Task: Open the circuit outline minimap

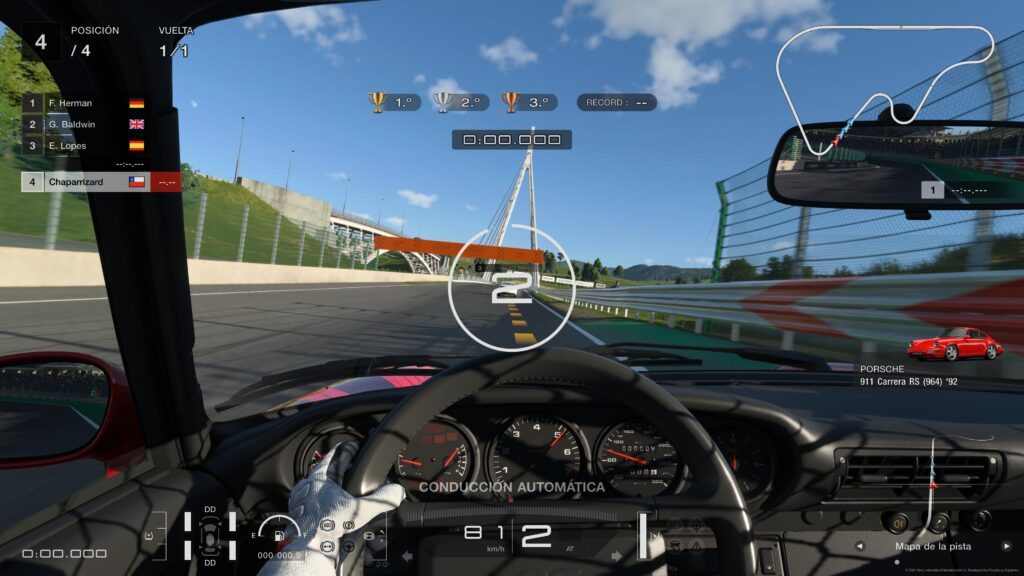Action: point(888,85)
